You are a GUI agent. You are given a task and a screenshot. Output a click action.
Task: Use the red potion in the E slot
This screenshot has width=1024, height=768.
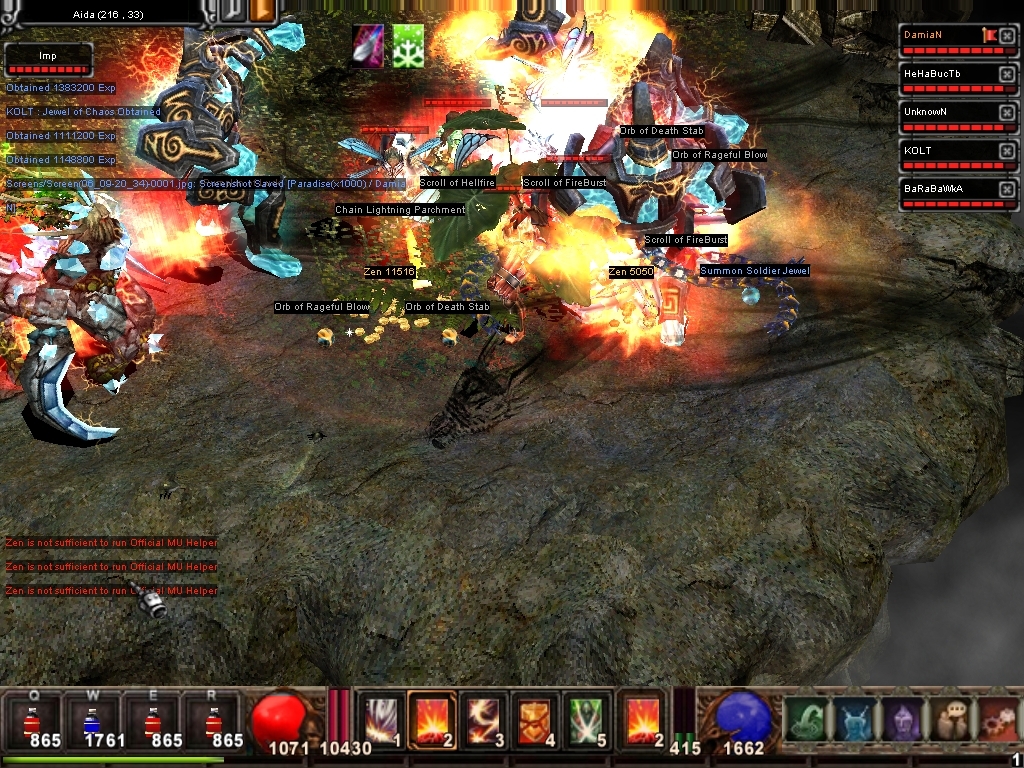click(151, 719)
